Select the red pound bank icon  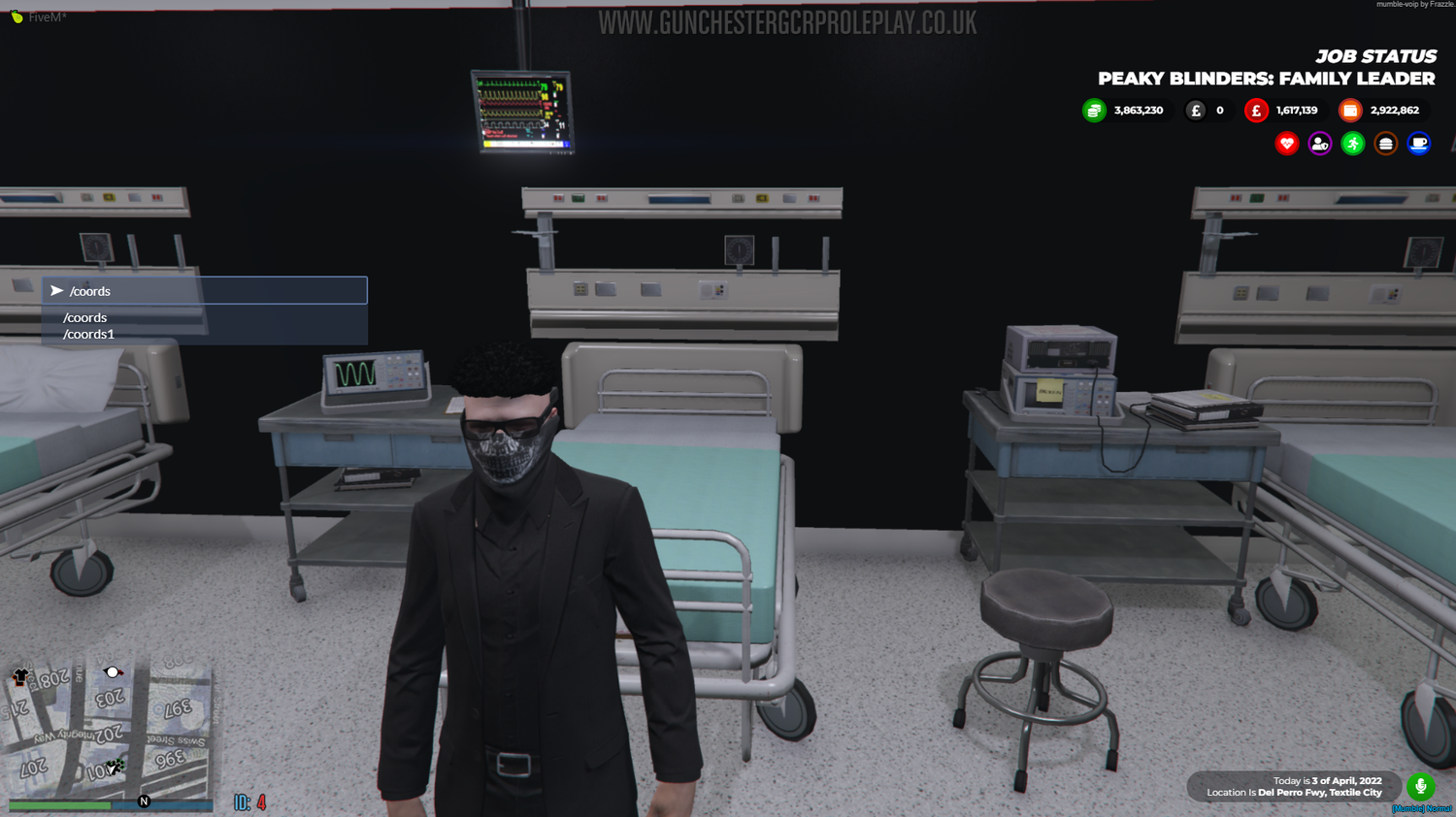tap(1256, 110)
